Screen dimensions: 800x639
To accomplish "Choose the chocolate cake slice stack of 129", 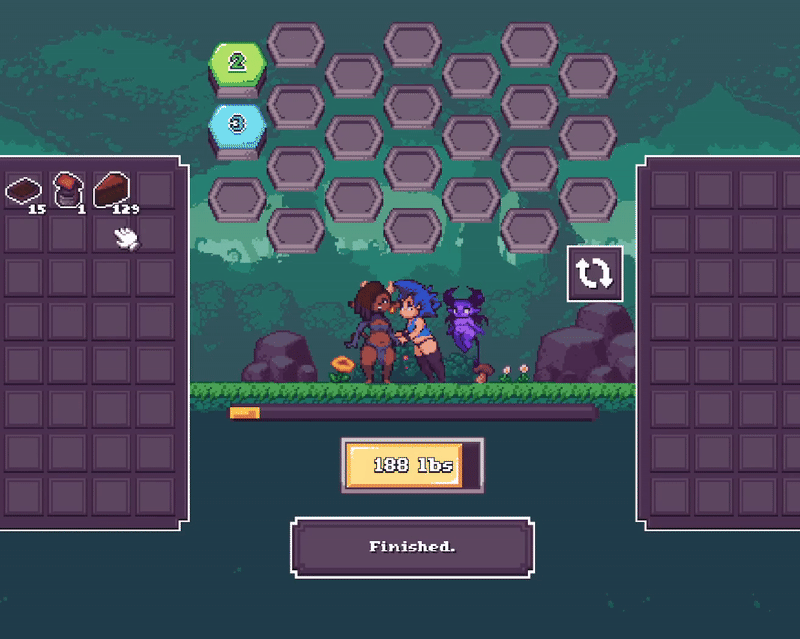I will point(112,190).
